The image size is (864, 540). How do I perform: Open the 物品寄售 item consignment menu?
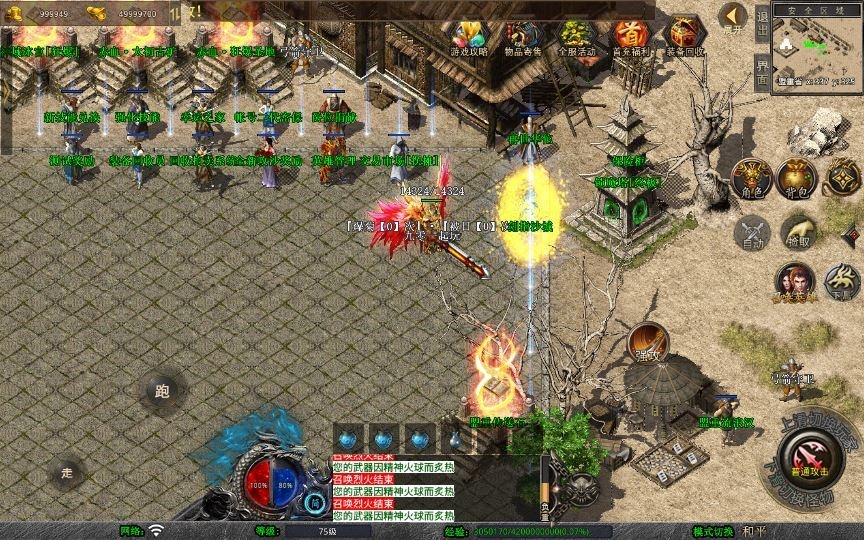click(521, 38)
